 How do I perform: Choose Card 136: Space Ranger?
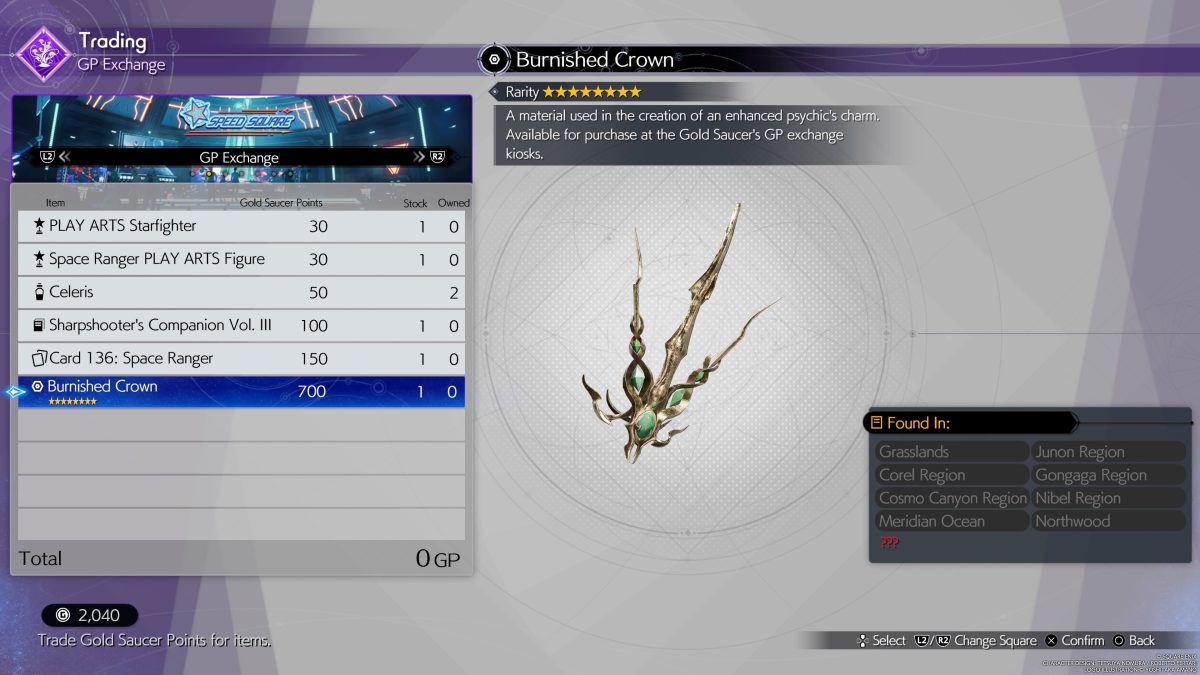point(241,359)
